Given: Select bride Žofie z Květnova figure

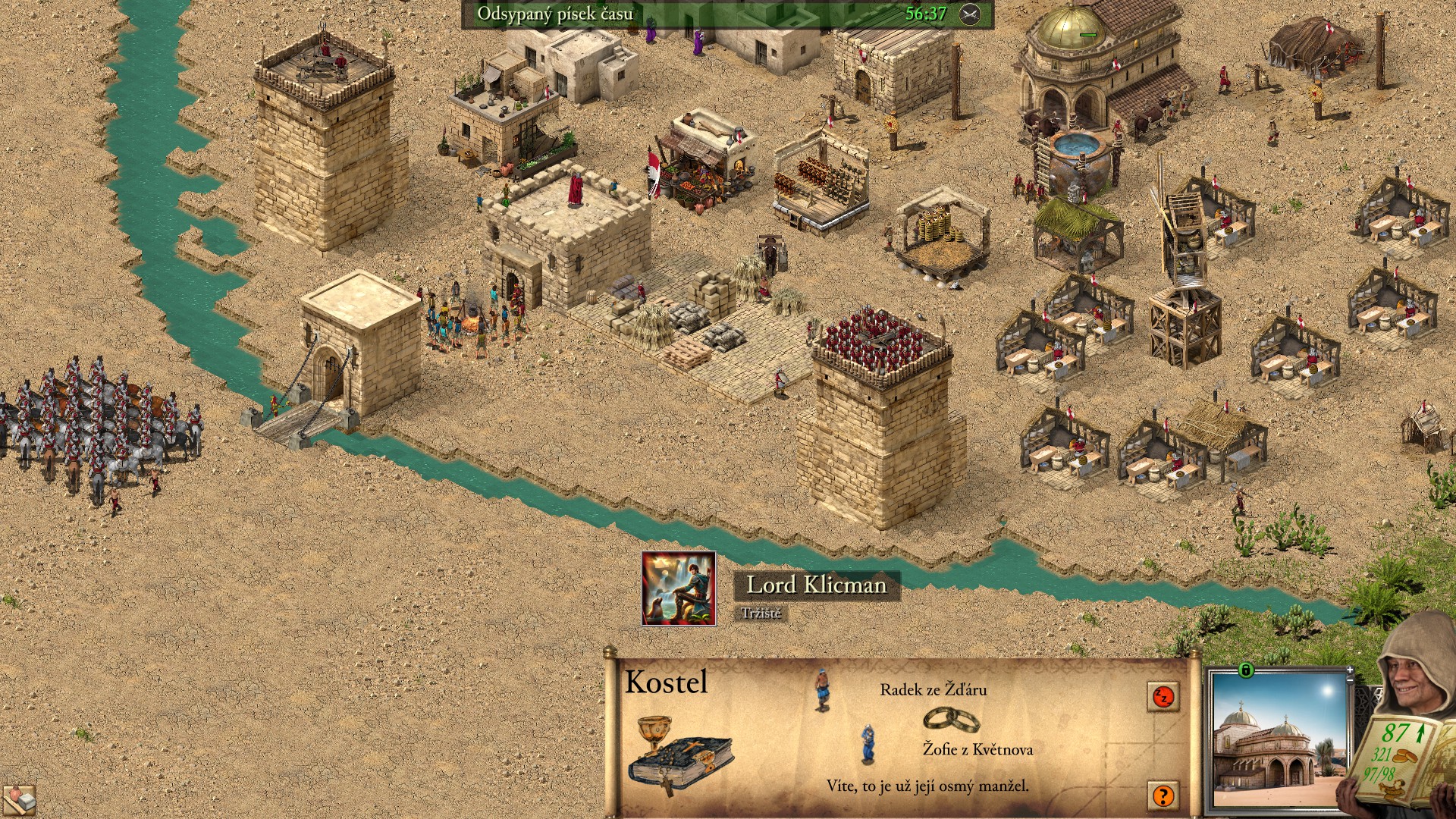Looking at the screenshot, I should (868, 744).
